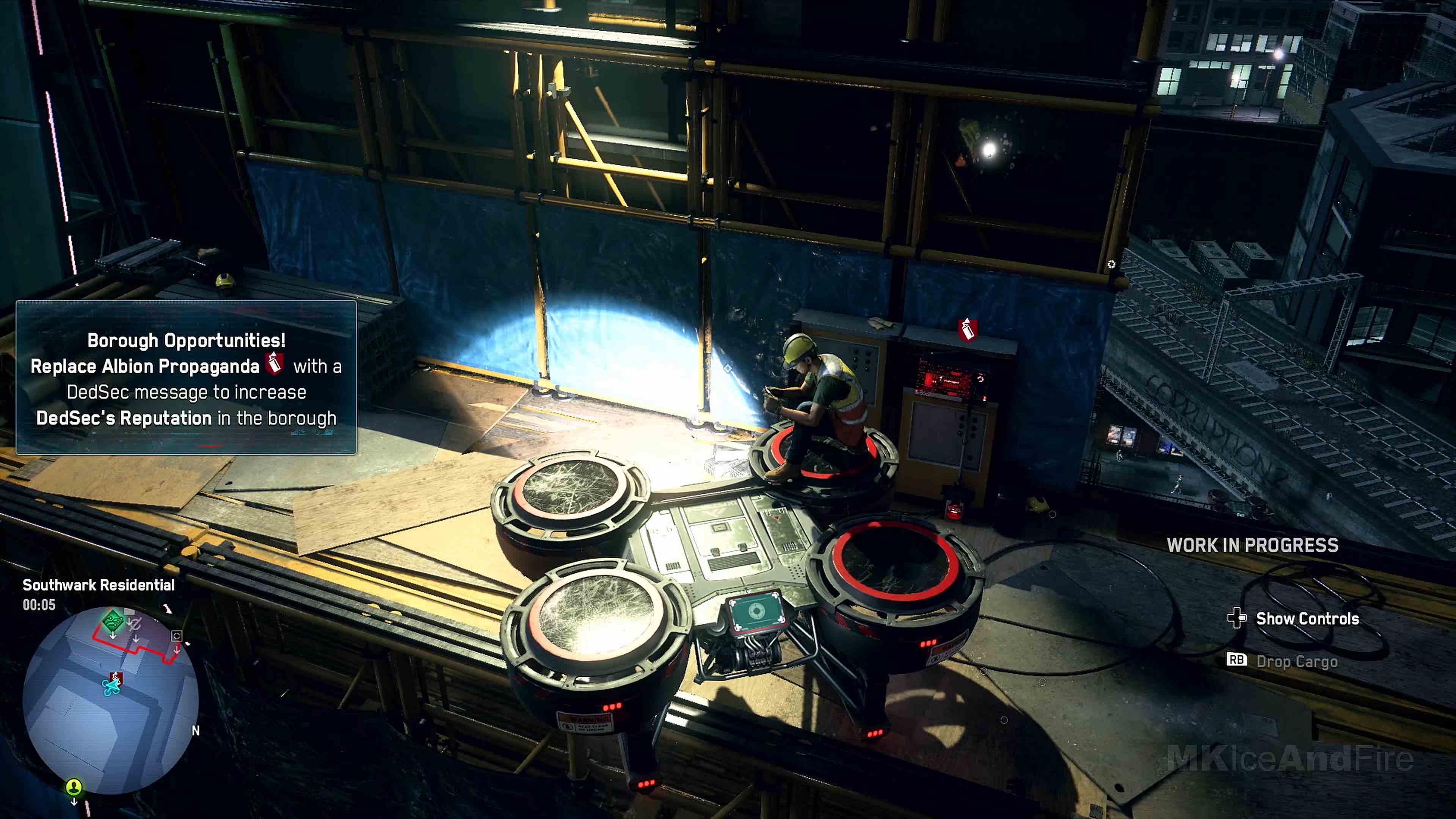Click the masked-operative icon on the minimap

(135, 624)
